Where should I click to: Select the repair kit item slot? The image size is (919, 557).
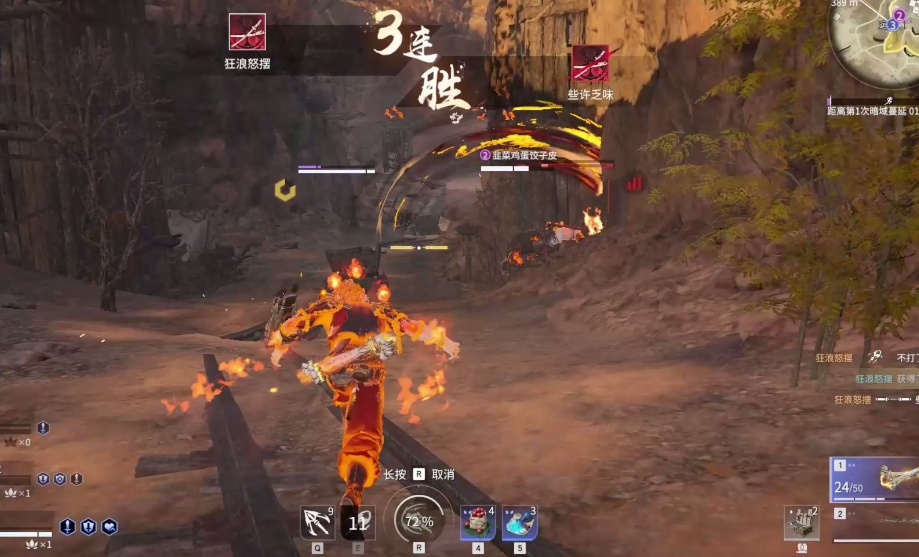tap(801, 523)
